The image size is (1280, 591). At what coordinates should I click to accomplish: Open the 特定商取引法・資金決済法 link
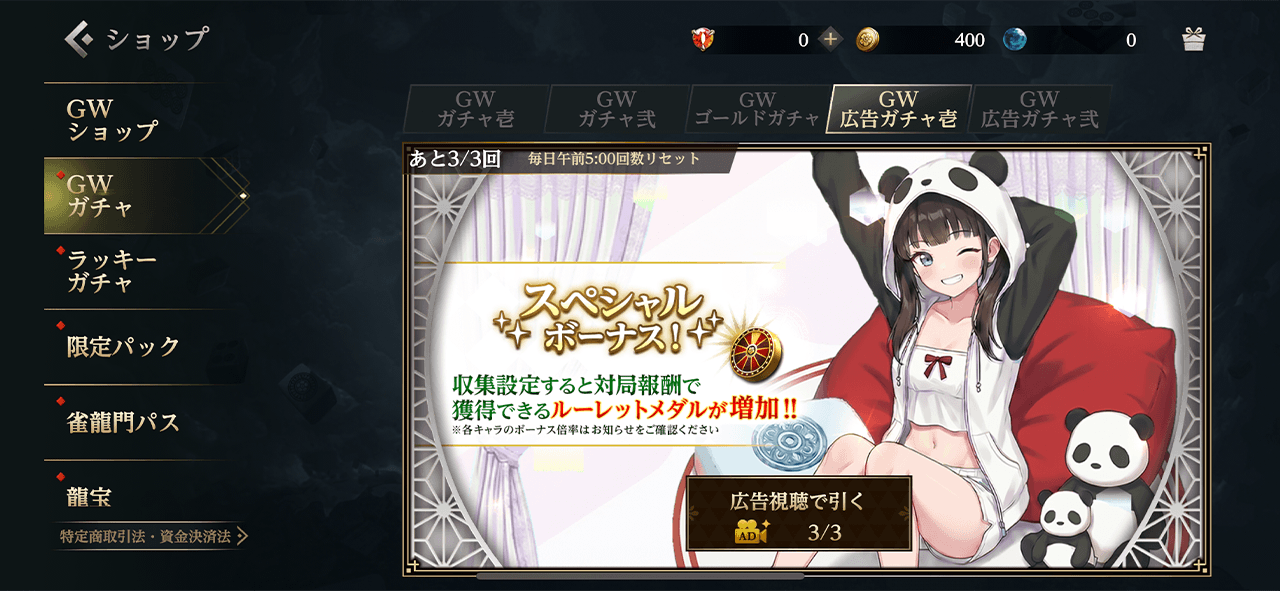pyautogui.click(x=152, y=537)
